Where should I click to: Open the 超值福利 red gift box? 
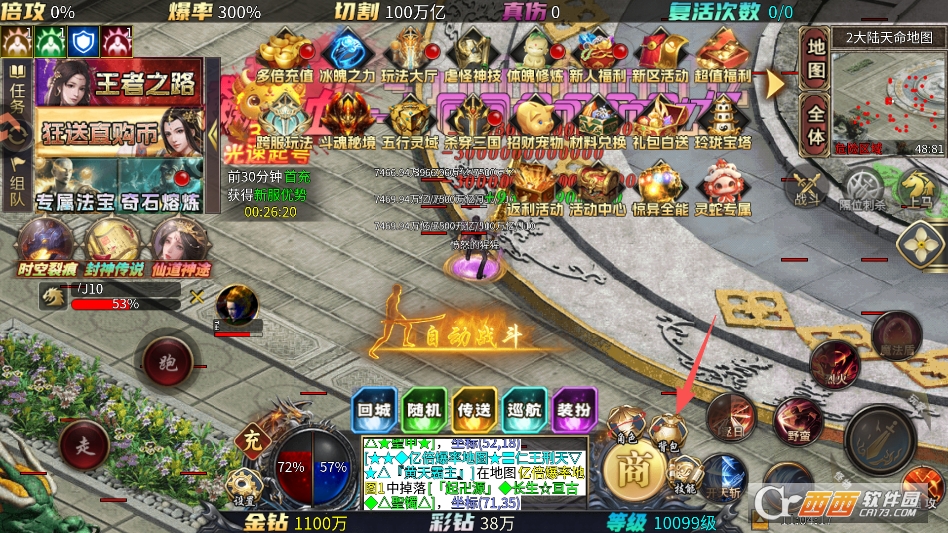pyautogui.click(x=722, y=55)
